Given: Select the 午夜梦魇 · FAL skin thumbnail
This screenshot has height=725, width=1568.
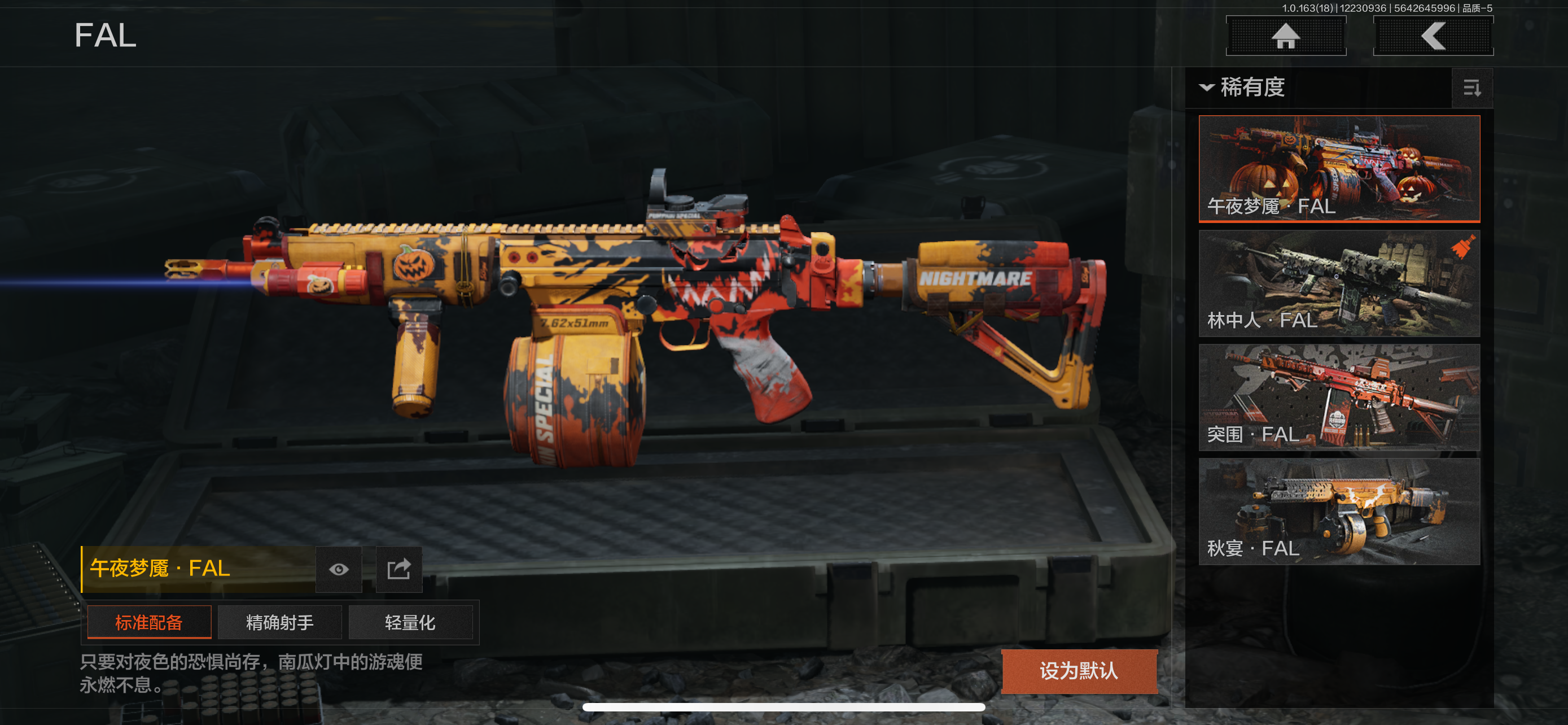Looking at the screenshot, I should click(x=1338, y=169).
